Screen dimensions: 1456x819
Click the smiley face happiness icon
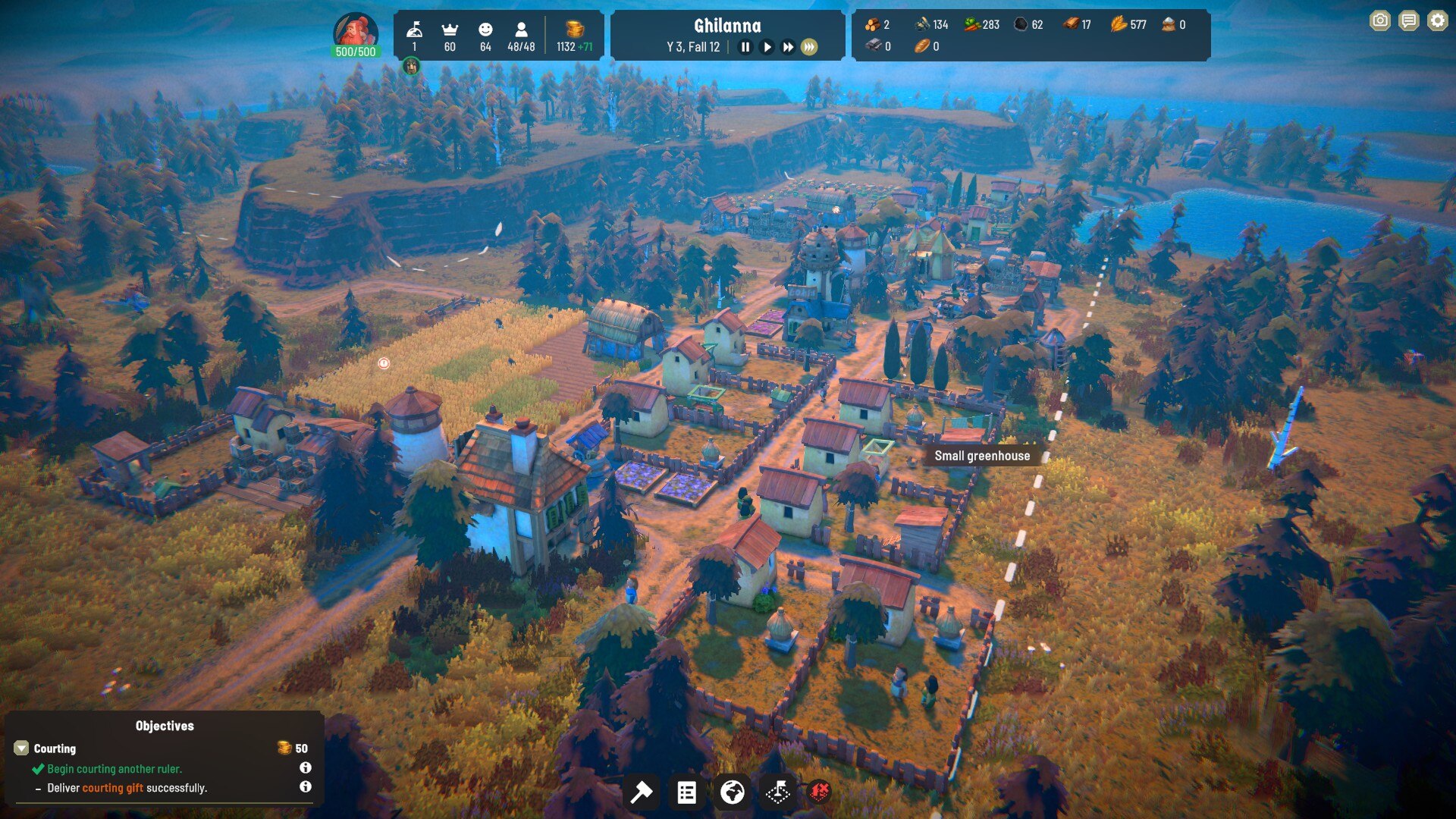click(x=485, y=29)
